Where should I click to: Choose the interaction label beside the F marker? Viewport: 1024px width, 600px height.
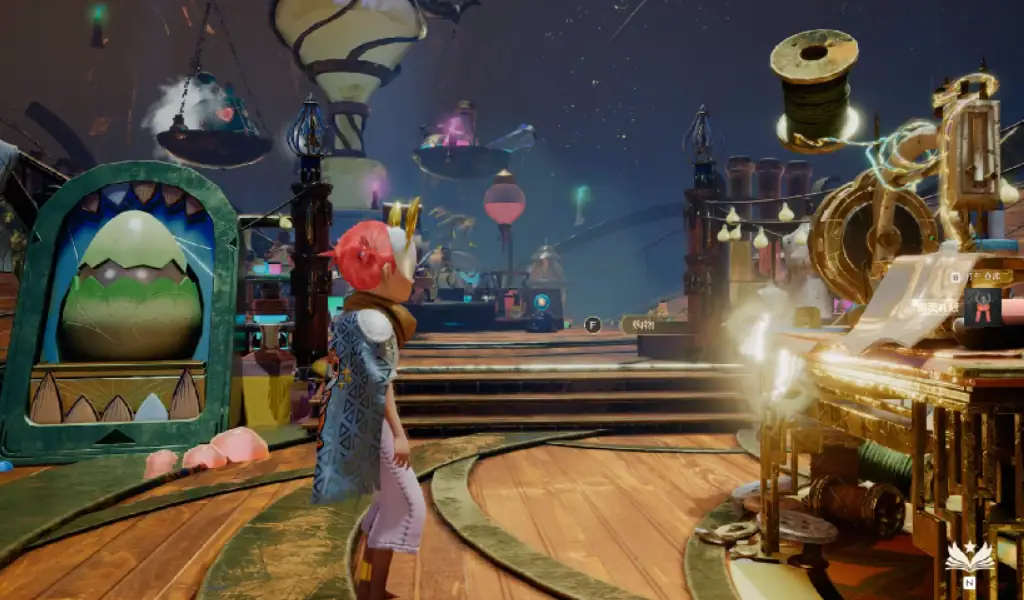(x=642, y=324)
